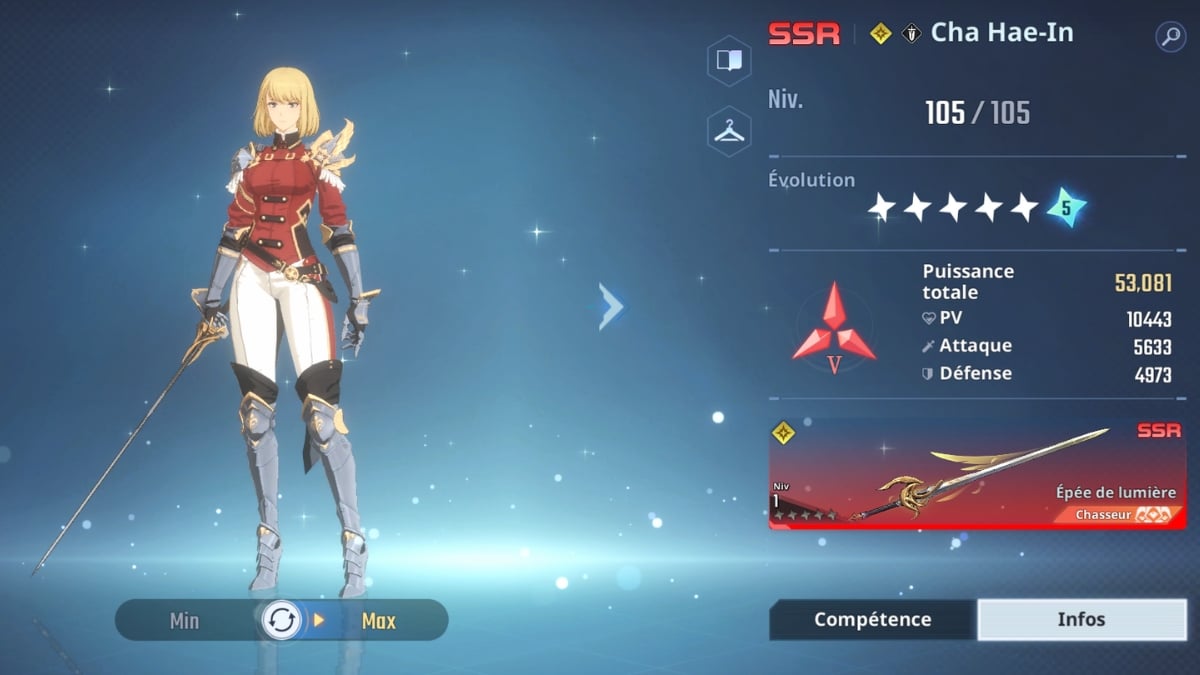Select the Infos tab

pos(1081,619)
